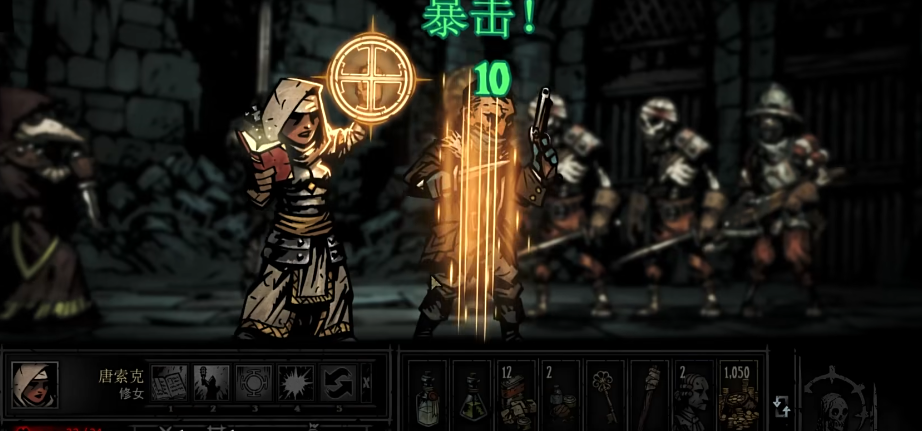
Task: Activate the raised torch figure skill
Action: click(211, 382)
